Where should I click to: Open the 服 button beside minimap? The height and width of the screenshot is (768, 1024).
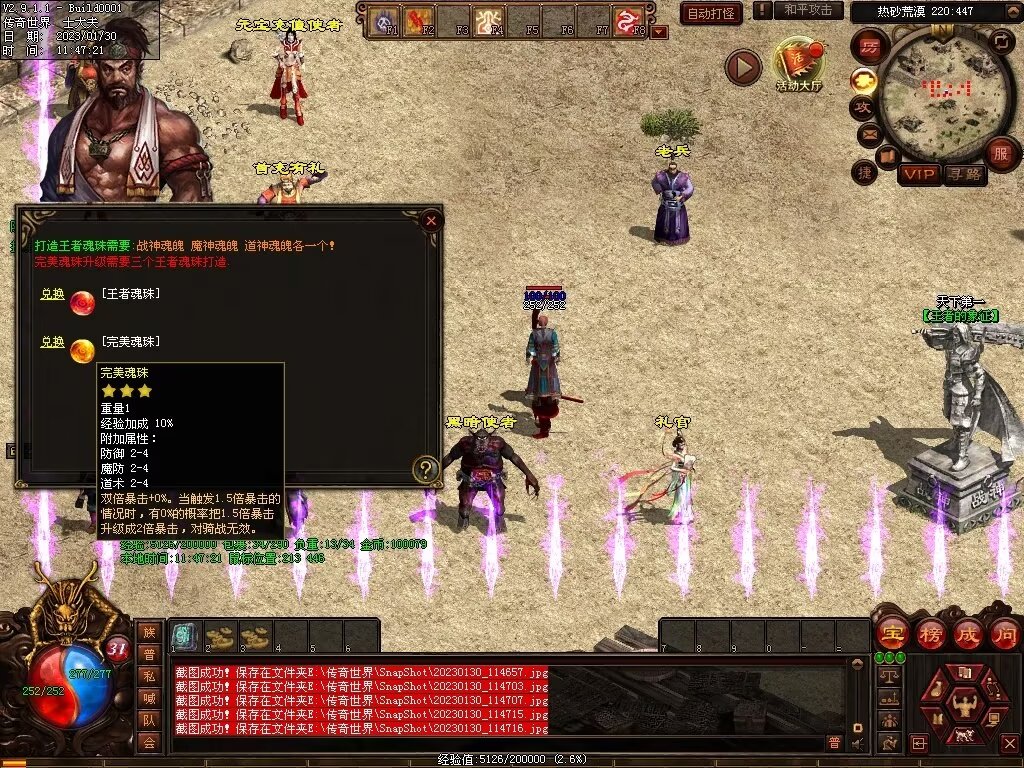point(1000,153)
